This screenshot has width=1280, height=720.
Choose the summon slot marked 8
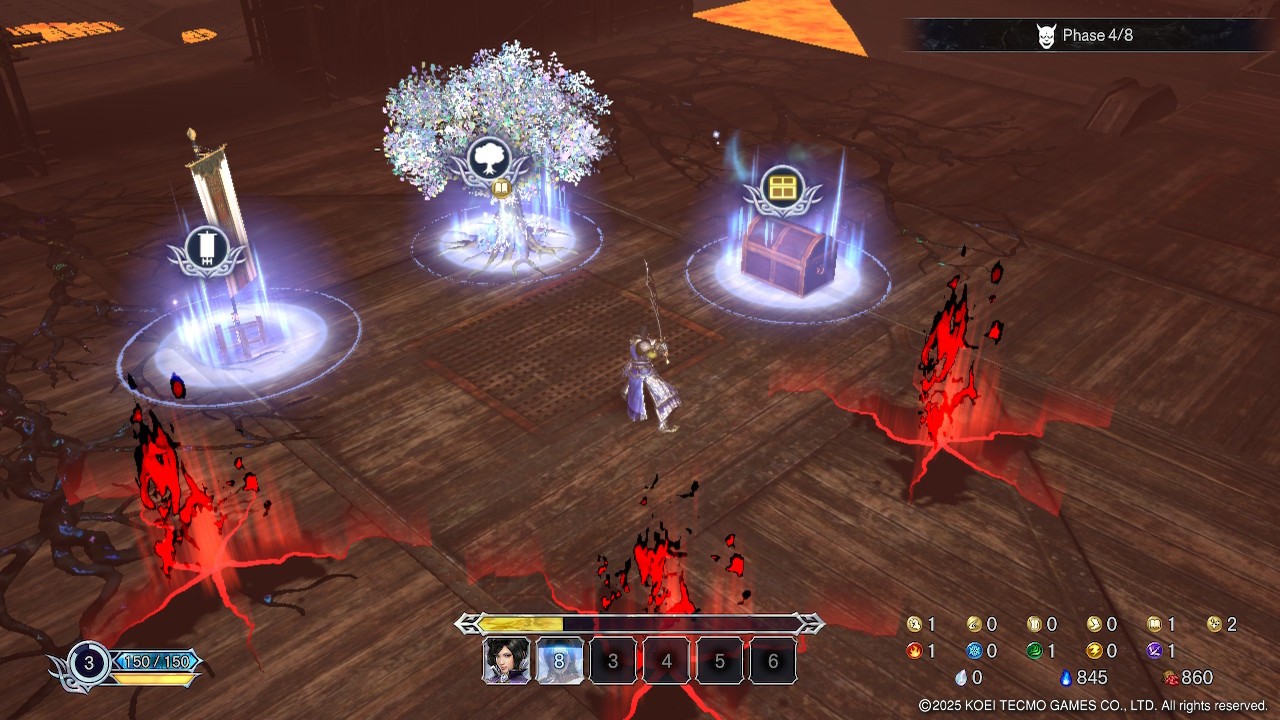(x=560, y=661)
